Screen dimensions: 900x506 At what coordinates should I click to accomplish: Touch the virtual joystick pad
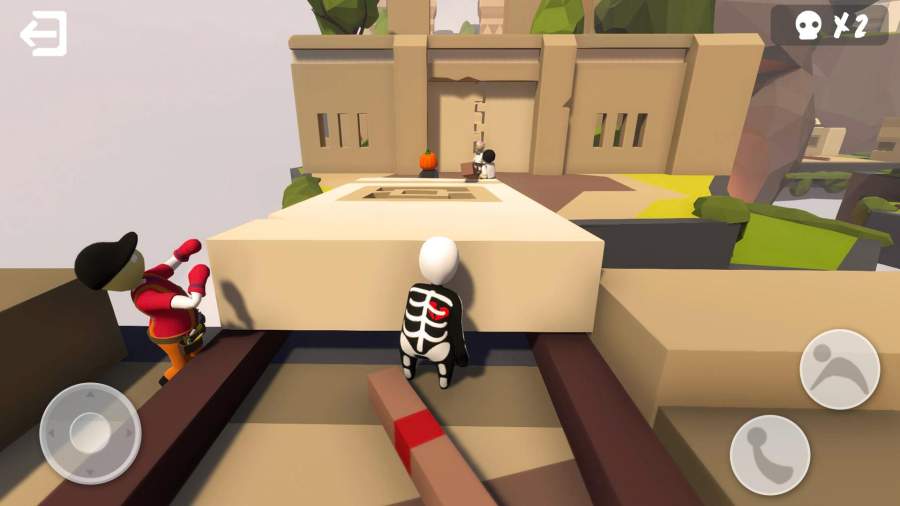(x=90, y=433)
